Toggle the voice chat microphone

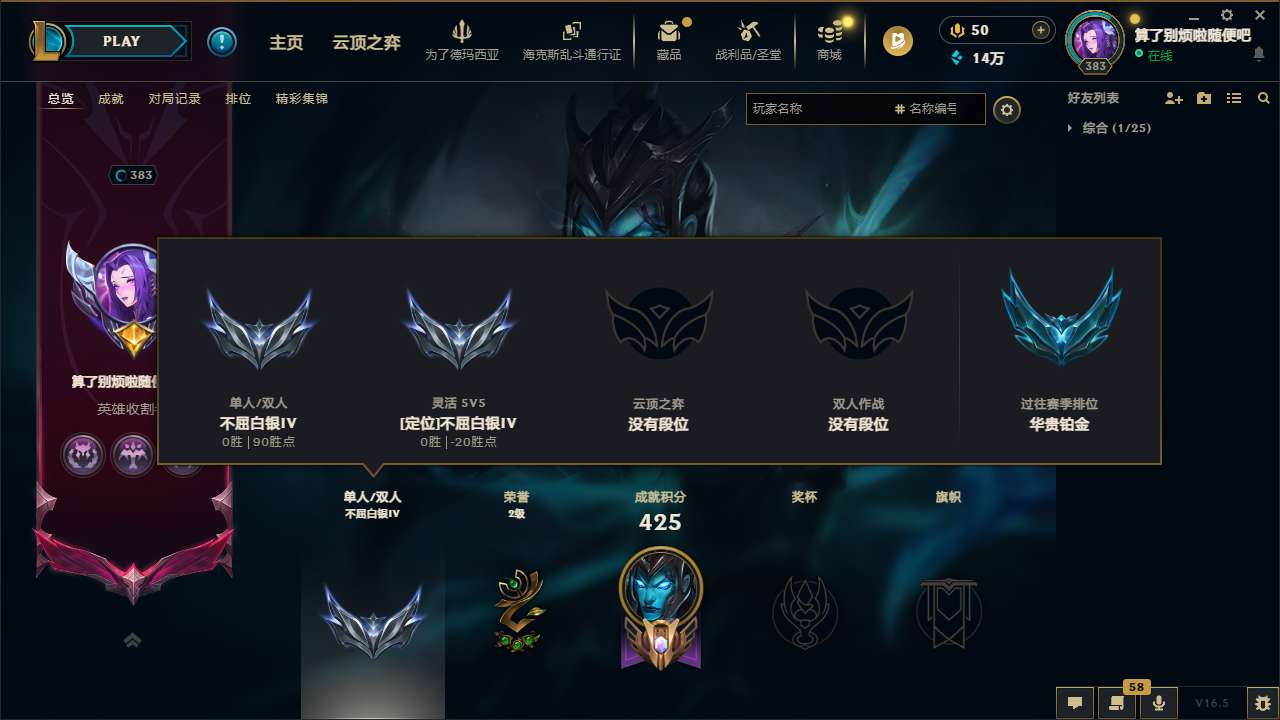pyautogui.click(x=1158, y=702)
